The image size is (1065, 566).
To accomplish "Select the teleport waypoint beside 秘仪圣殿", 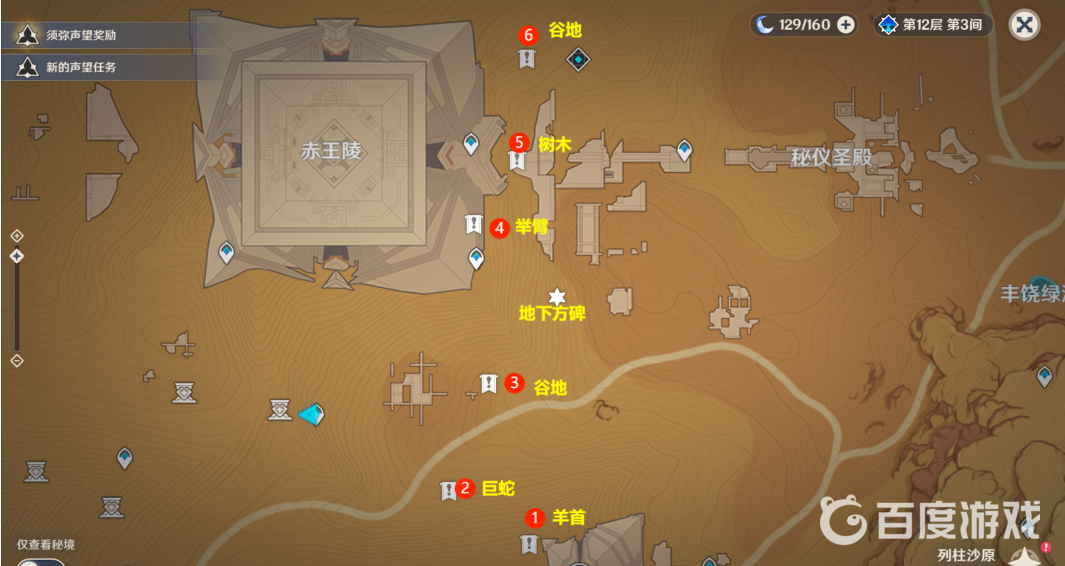I will point(684,150).
